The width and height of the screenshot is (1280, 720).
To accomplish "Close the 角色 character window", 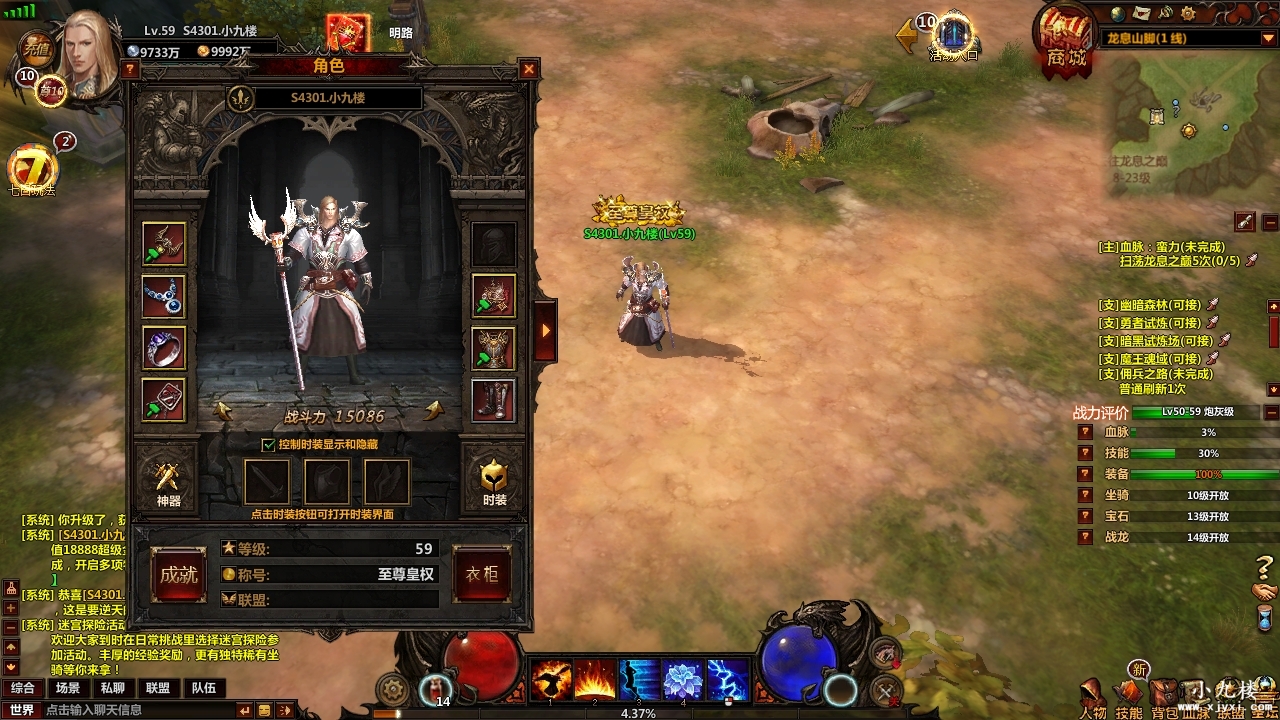I will coord(528,69).
